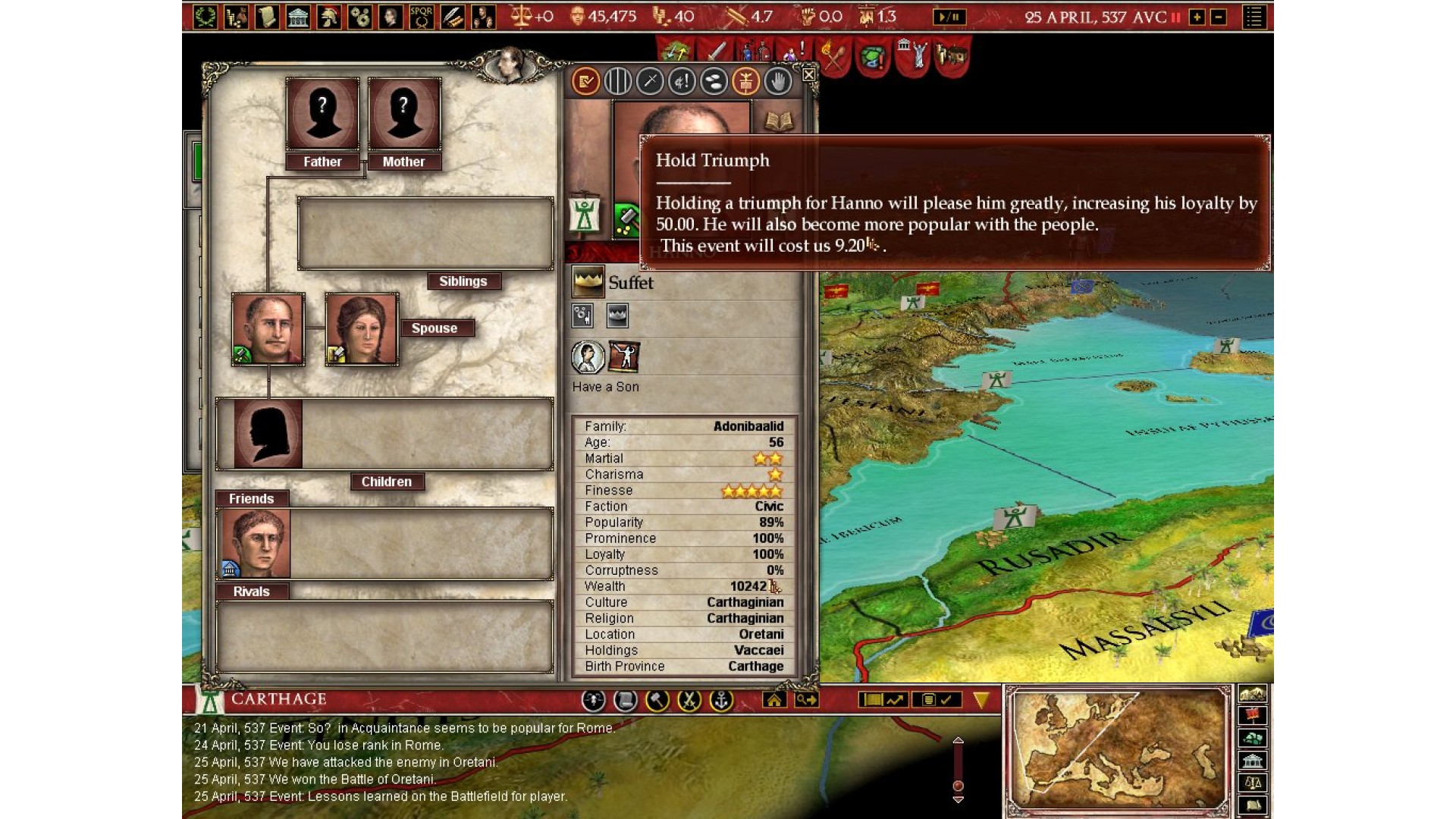Open the laurel wreath overview screen
1456x819 pixels.
point(205,17)
